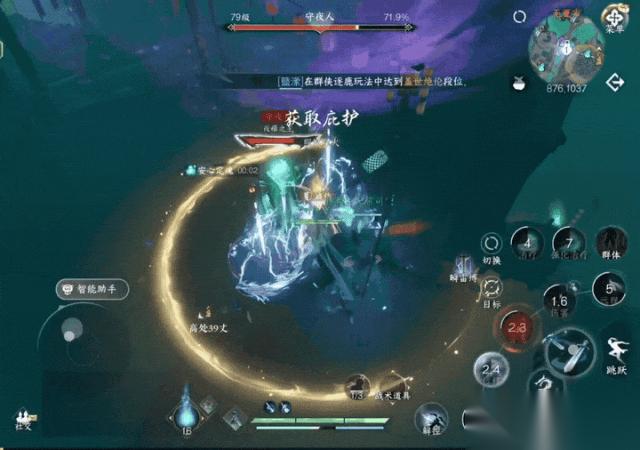Open the 社交 social button
640x450 pixels.
coord(22,418)
